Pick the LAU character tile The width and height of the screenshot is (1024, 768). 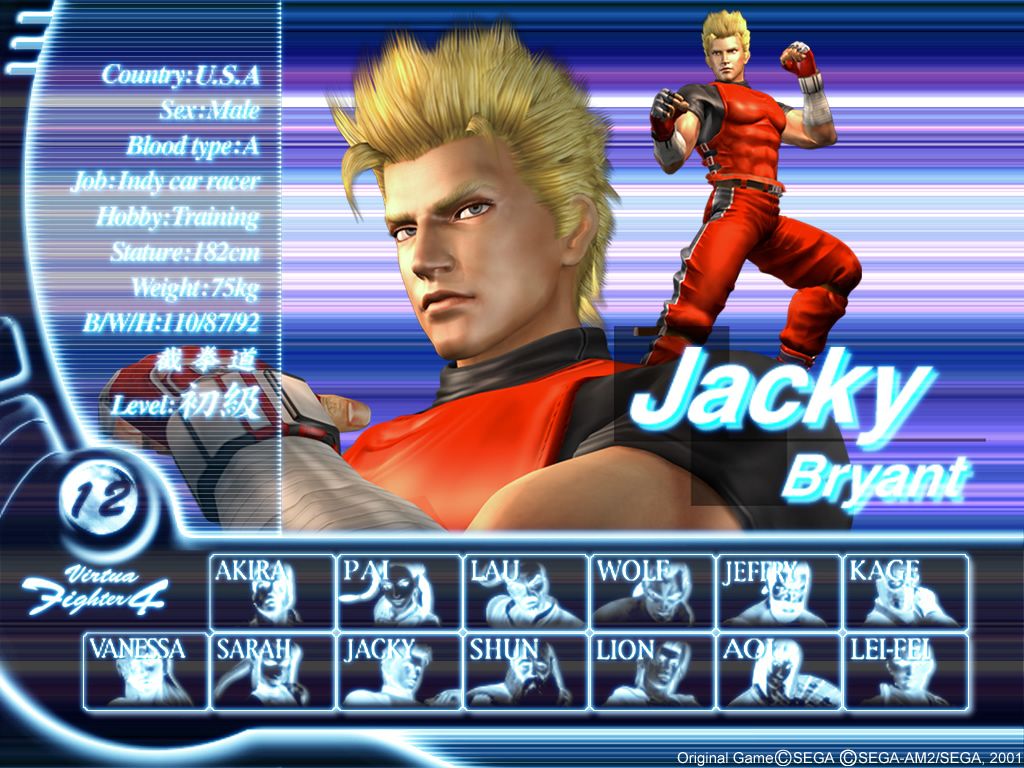coord(526,592)
